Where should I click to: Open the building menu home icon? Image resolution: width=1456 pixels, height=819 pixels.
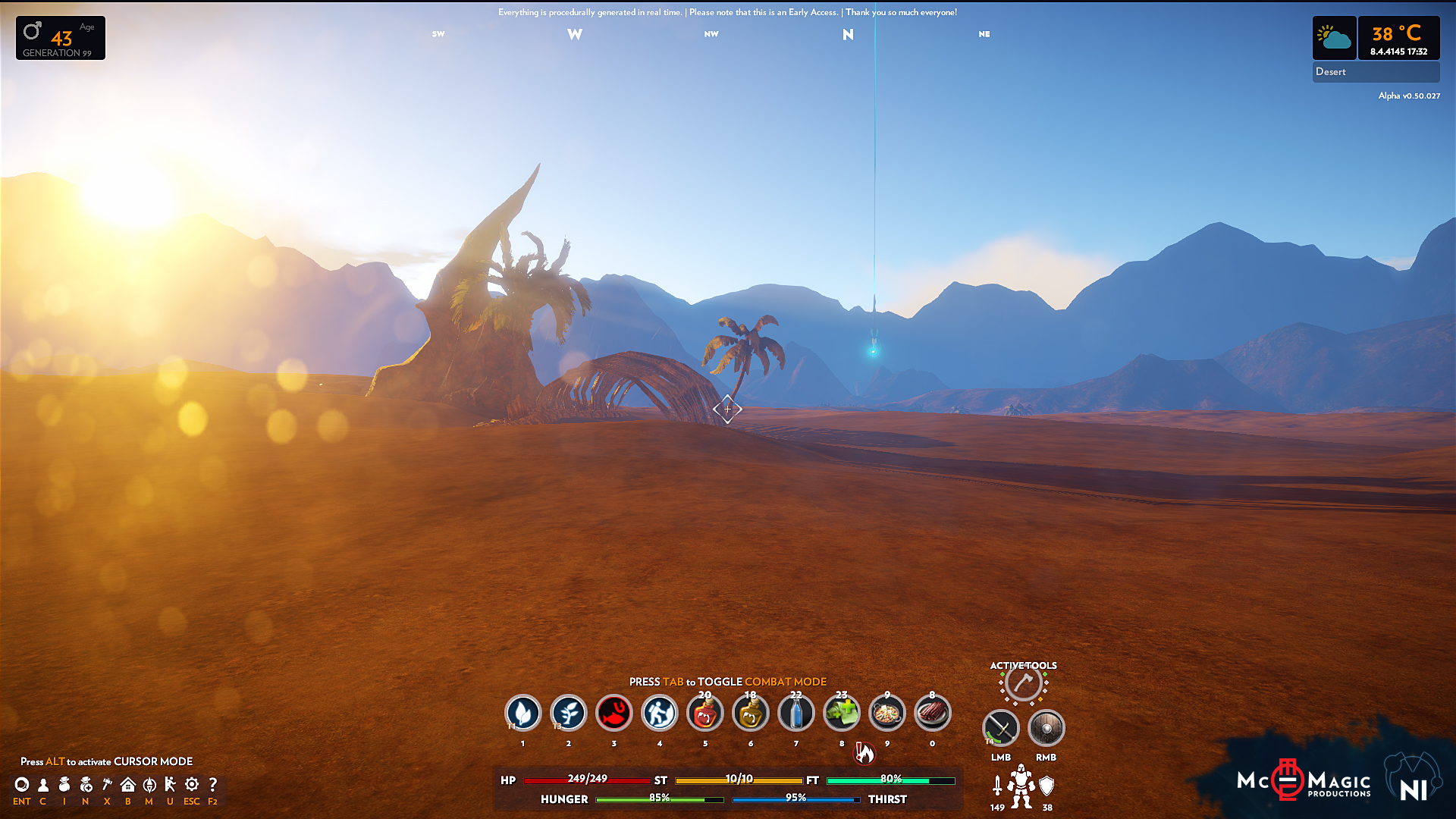tap(128, 785)
